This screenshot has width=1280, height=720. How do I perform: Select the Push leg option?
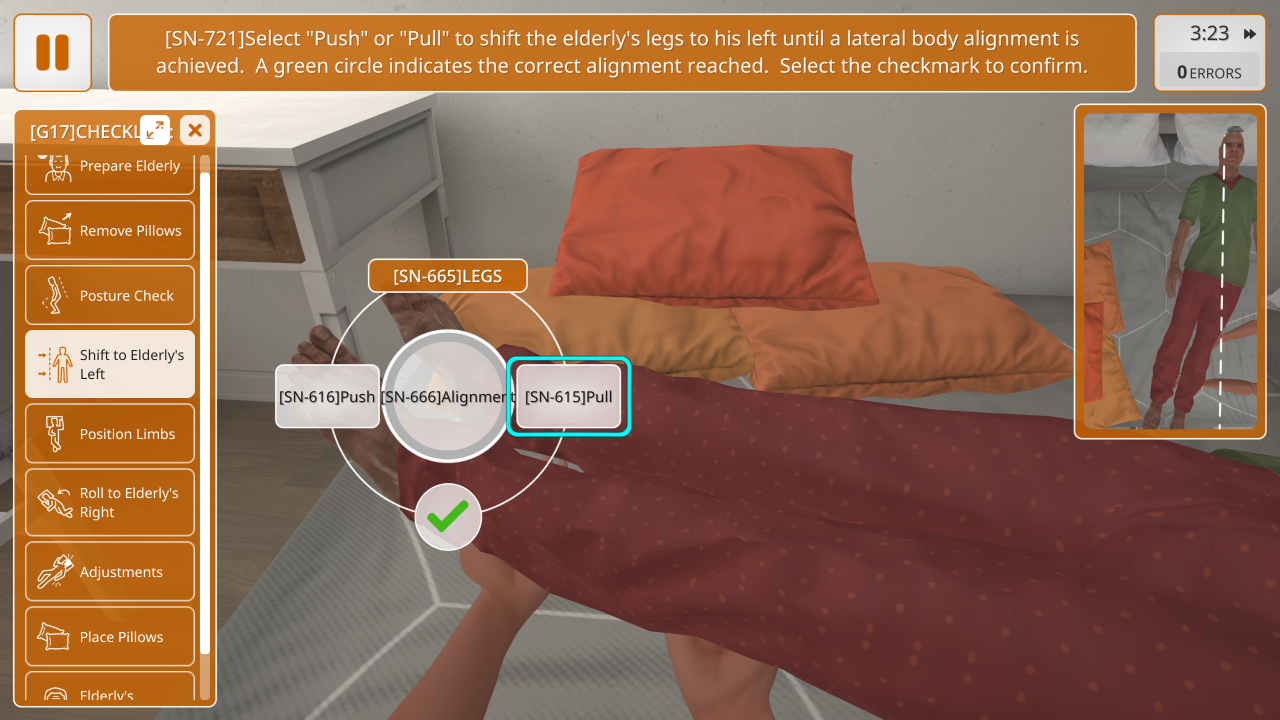point(327,397)
